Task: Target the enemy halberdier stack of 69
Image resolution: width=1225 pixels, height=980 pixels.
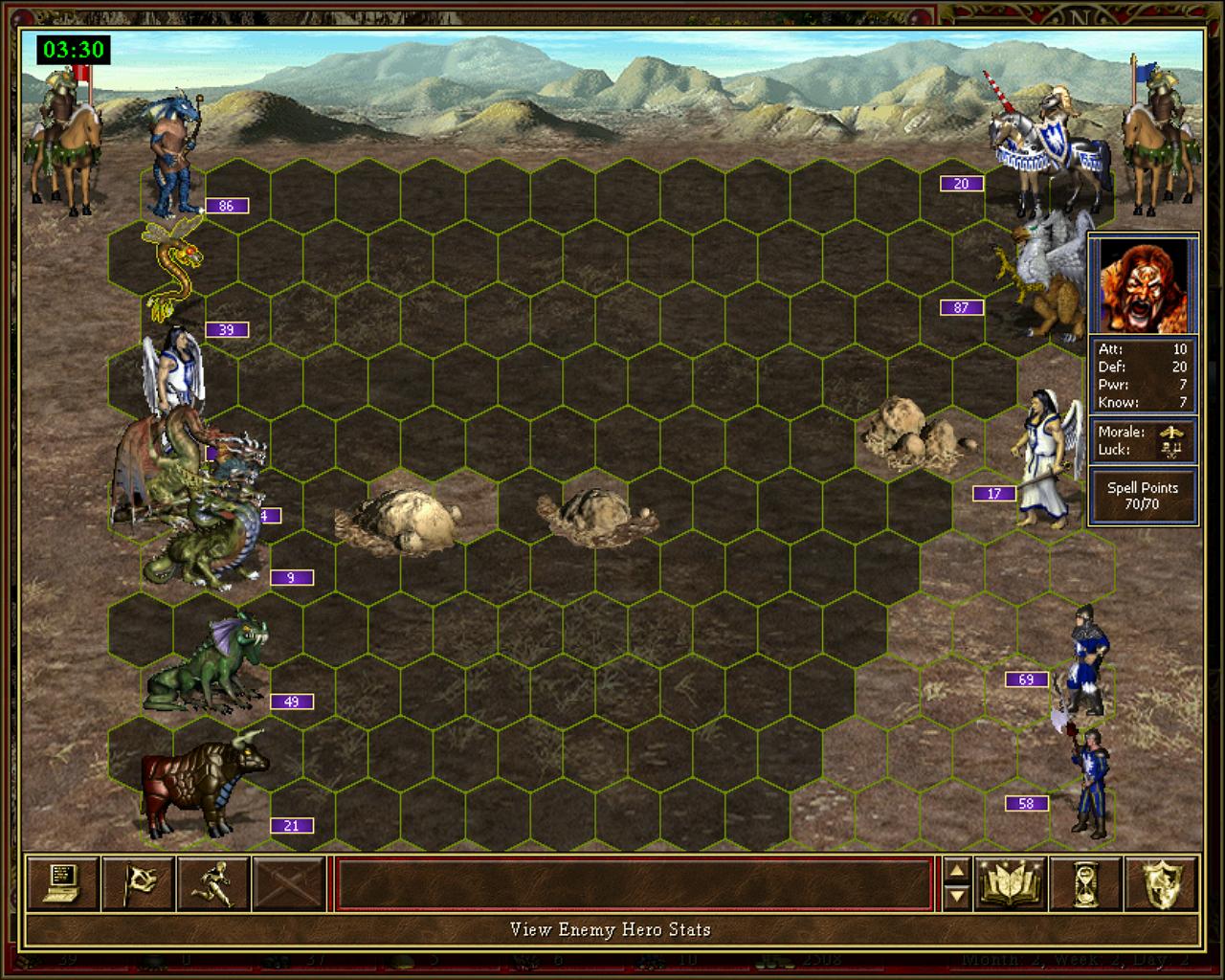Action: (x=1087, y=658)
